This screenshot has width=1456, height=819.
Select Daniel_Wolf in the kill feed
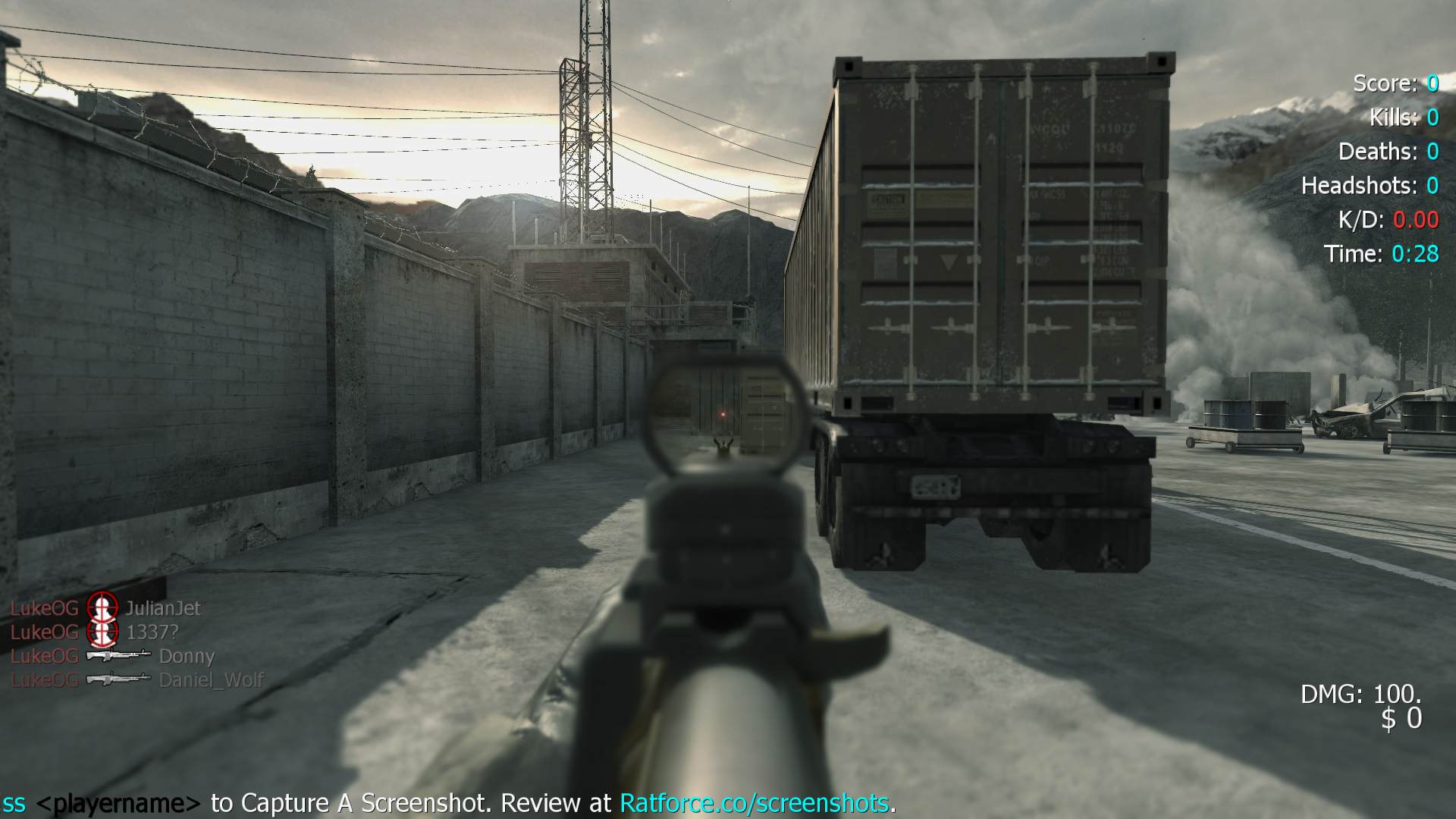[x=211, y=680]
